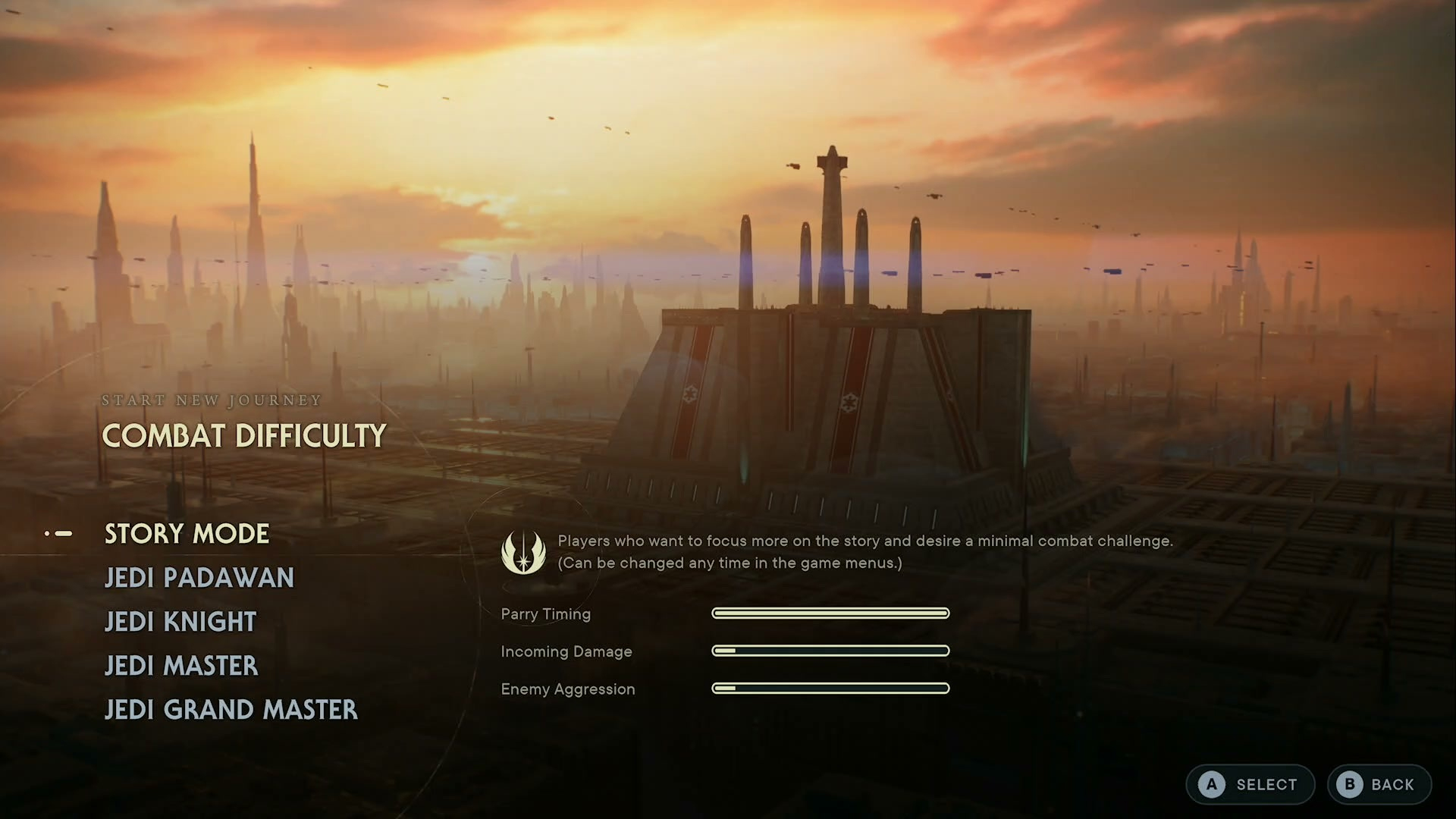This screenshot has height=819, width=1456.
Task: Click the B button glyph beside BACK
Action: (x=1349, y=785)
